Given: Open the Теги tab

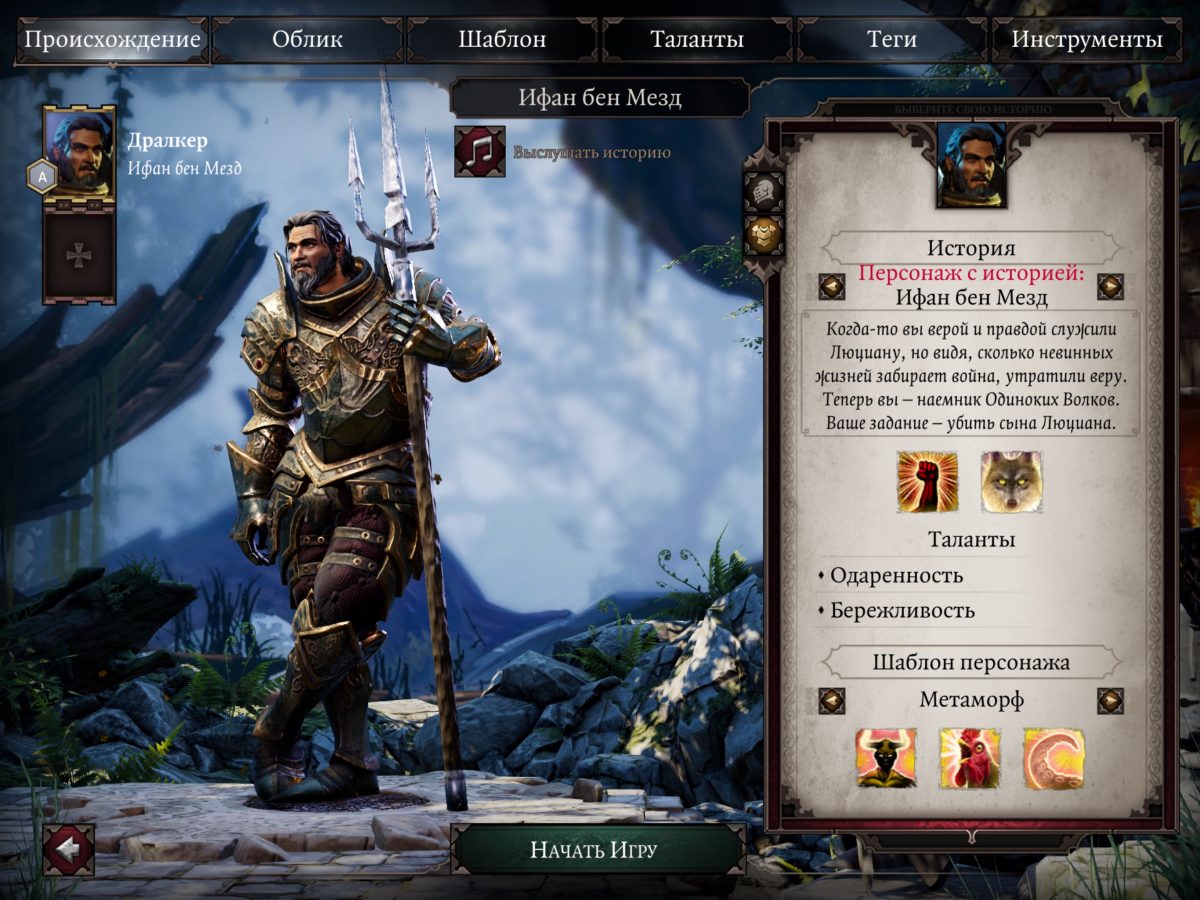Looking at the screenshot, I should [892, 41].
